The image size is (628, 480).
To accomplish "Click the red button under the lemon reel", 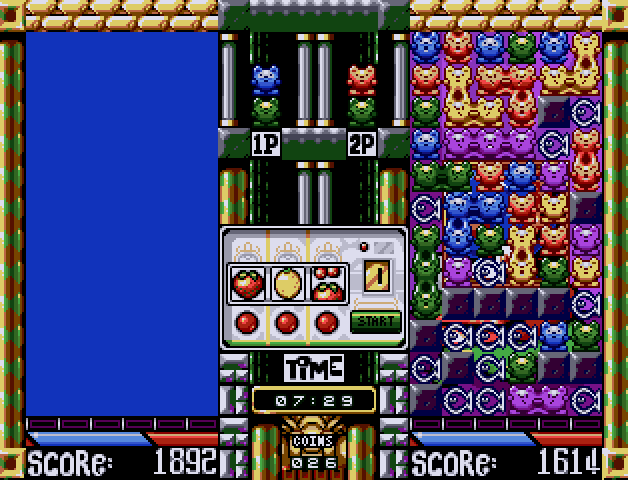I will [x=287, y=322].
